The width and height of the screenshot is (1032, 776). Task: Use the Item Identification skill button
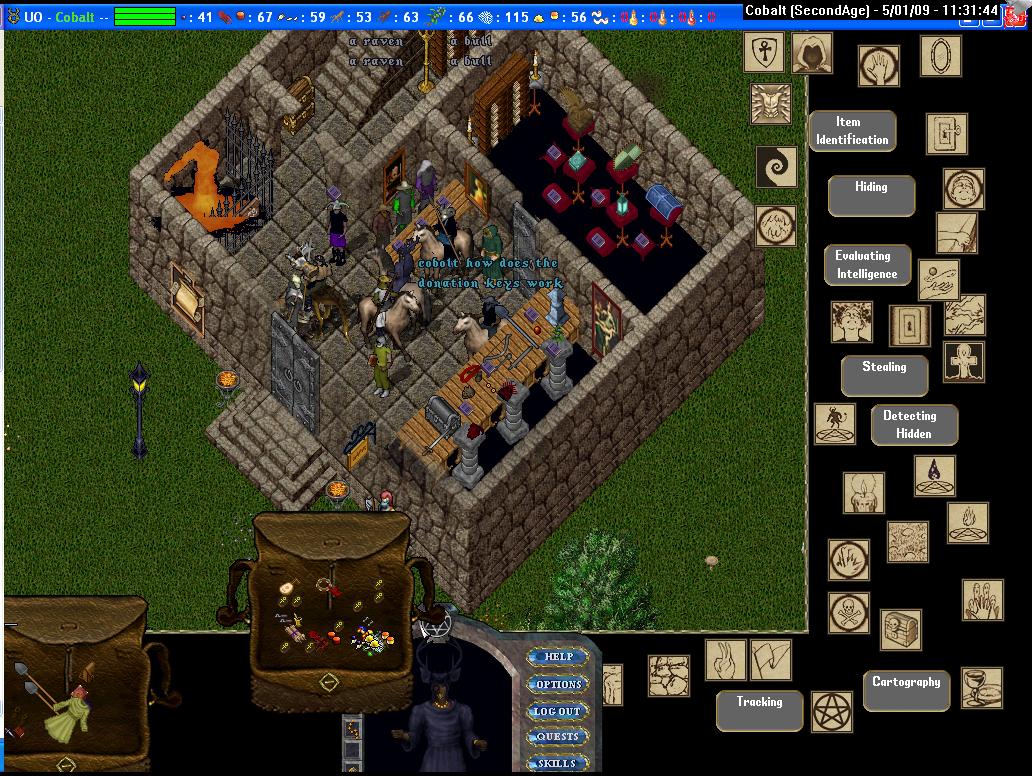coord(851,131)
